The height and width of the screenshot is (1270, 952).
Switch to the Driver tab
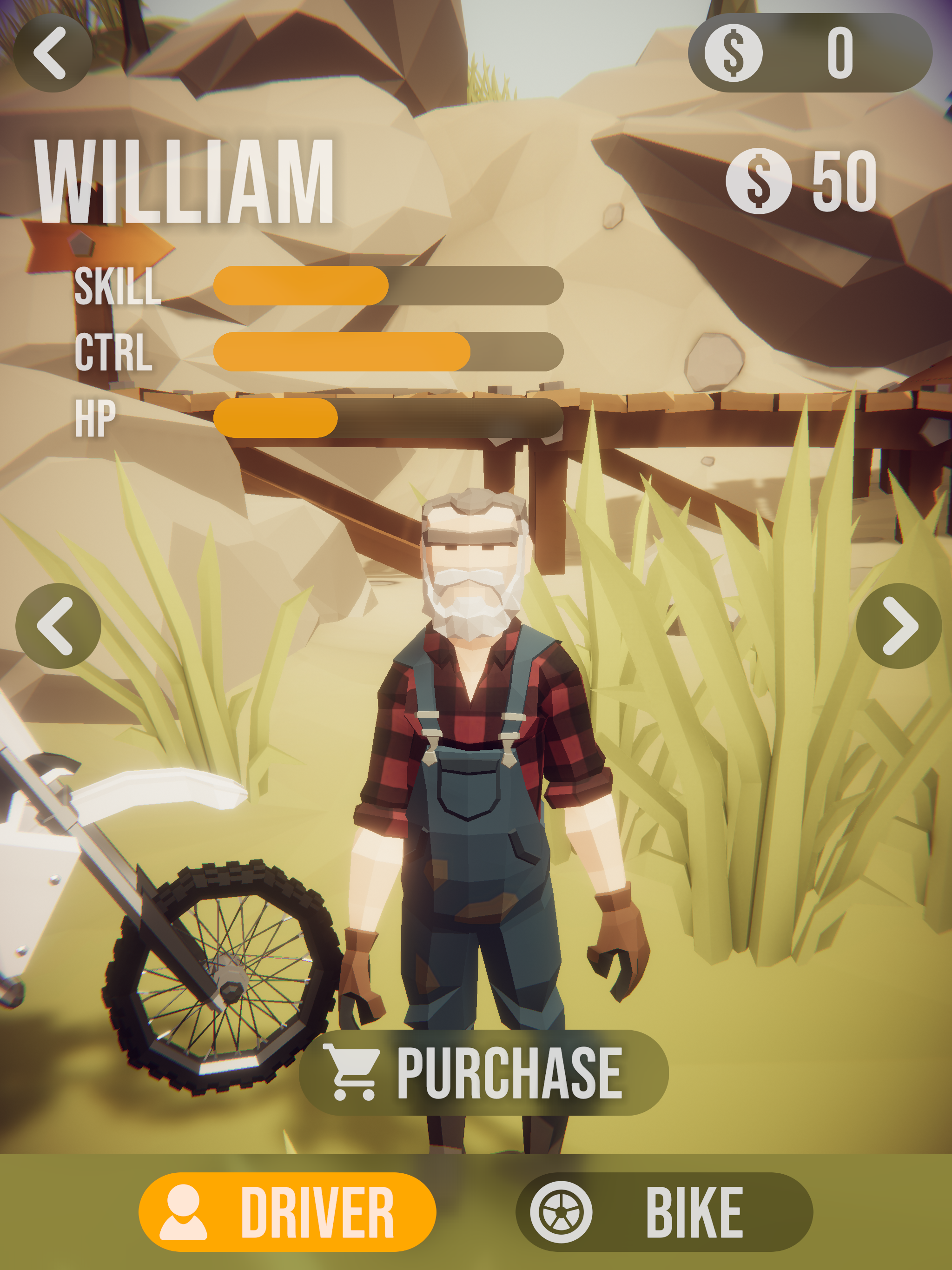click(x=287, y=1212)
